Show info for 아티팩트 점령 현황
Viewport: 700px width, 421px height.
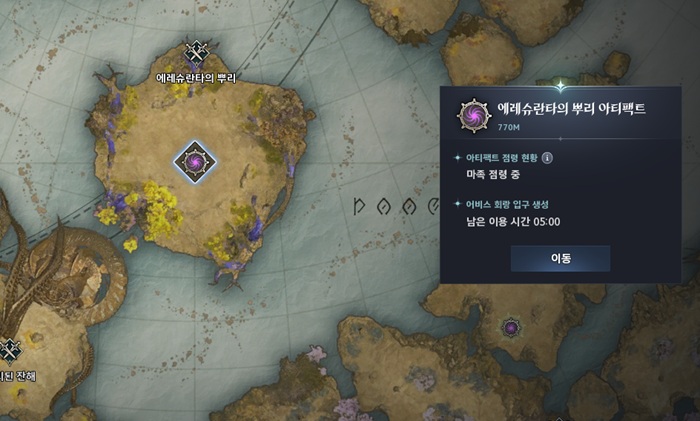(548, 157)
